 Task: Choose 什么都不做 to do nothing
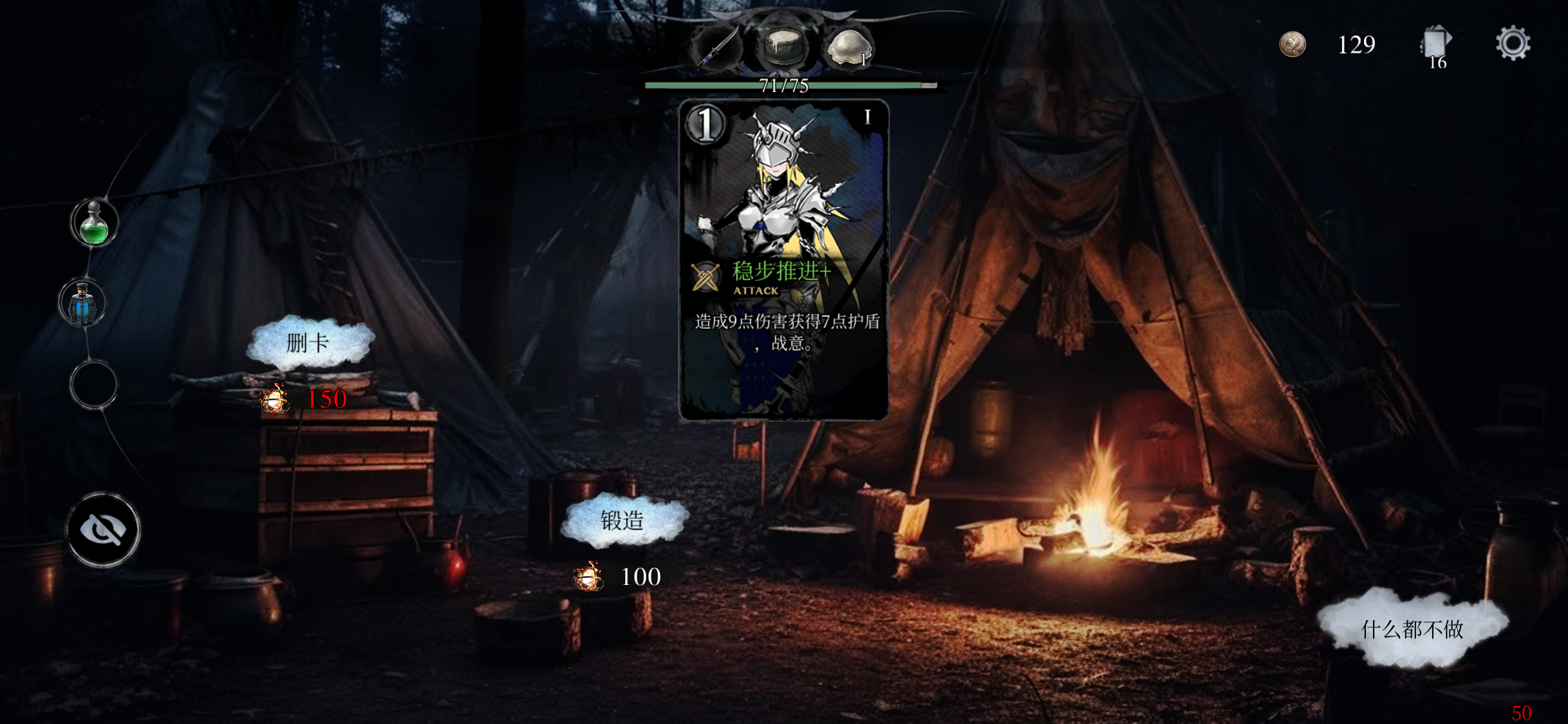[1412, 628]
